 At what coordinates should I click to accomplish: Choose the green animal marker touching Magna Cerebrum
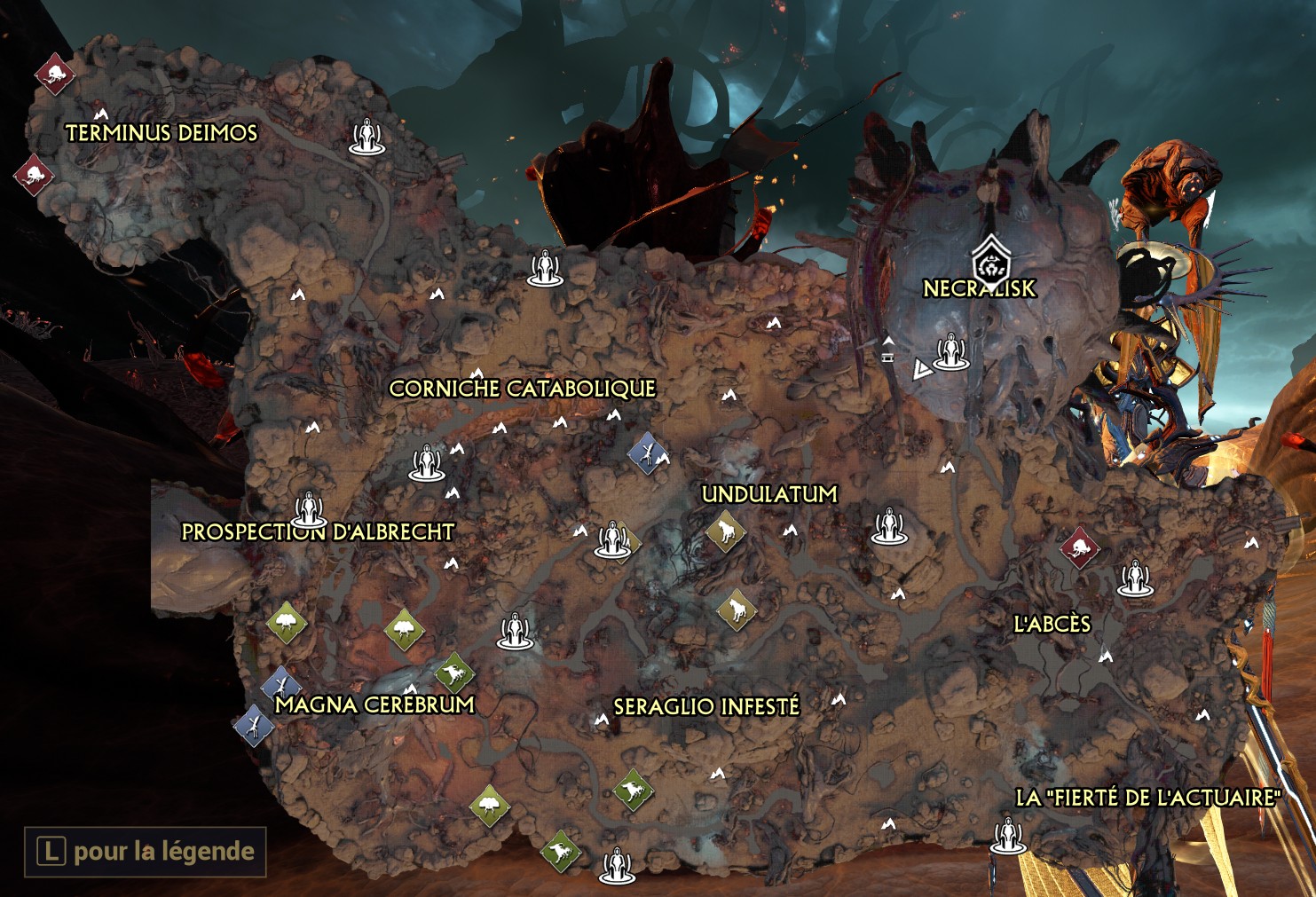454,673
